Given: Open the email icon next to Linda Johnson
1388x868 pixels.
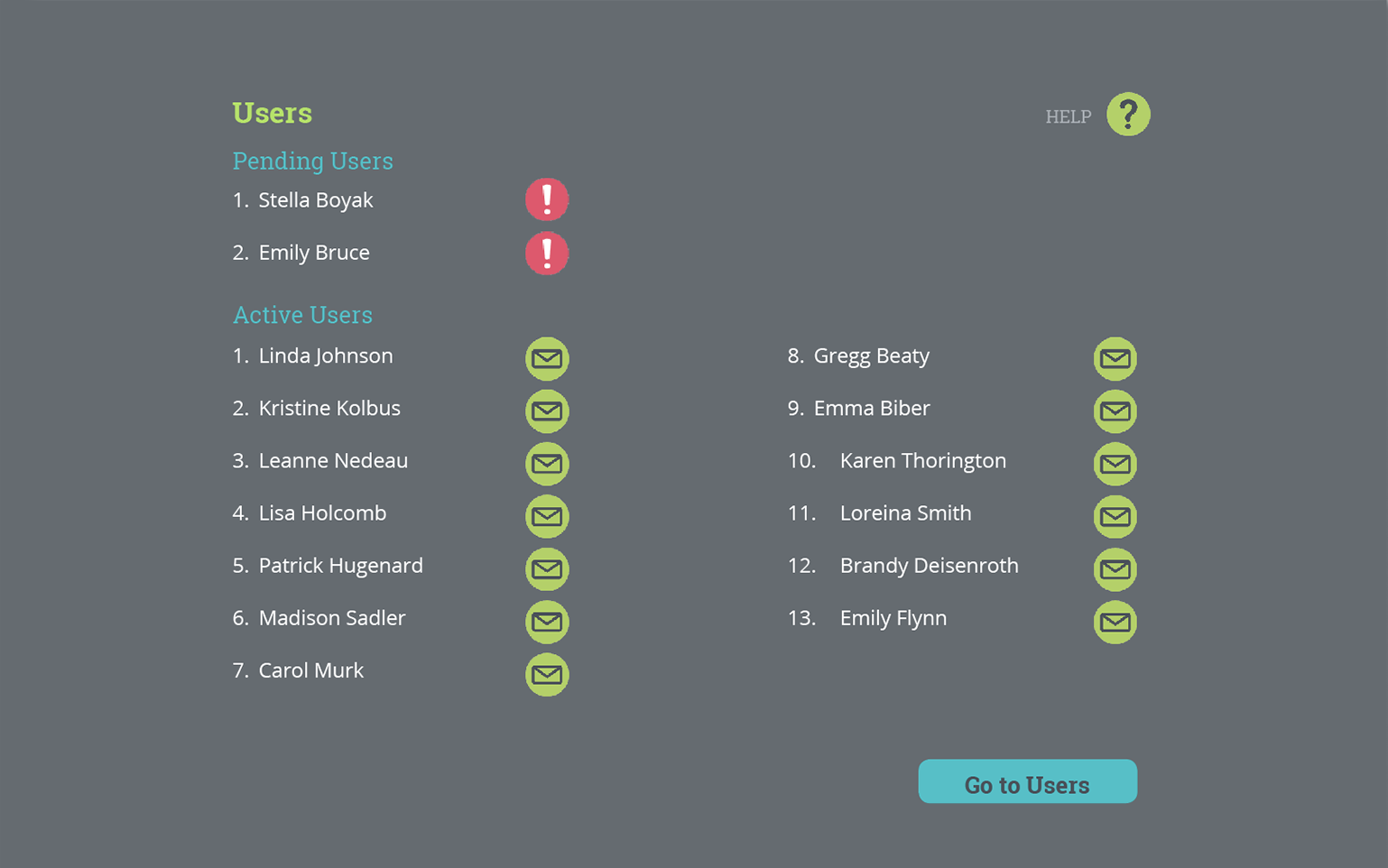Looking at the screenshot, I should [x=547, y=358].
